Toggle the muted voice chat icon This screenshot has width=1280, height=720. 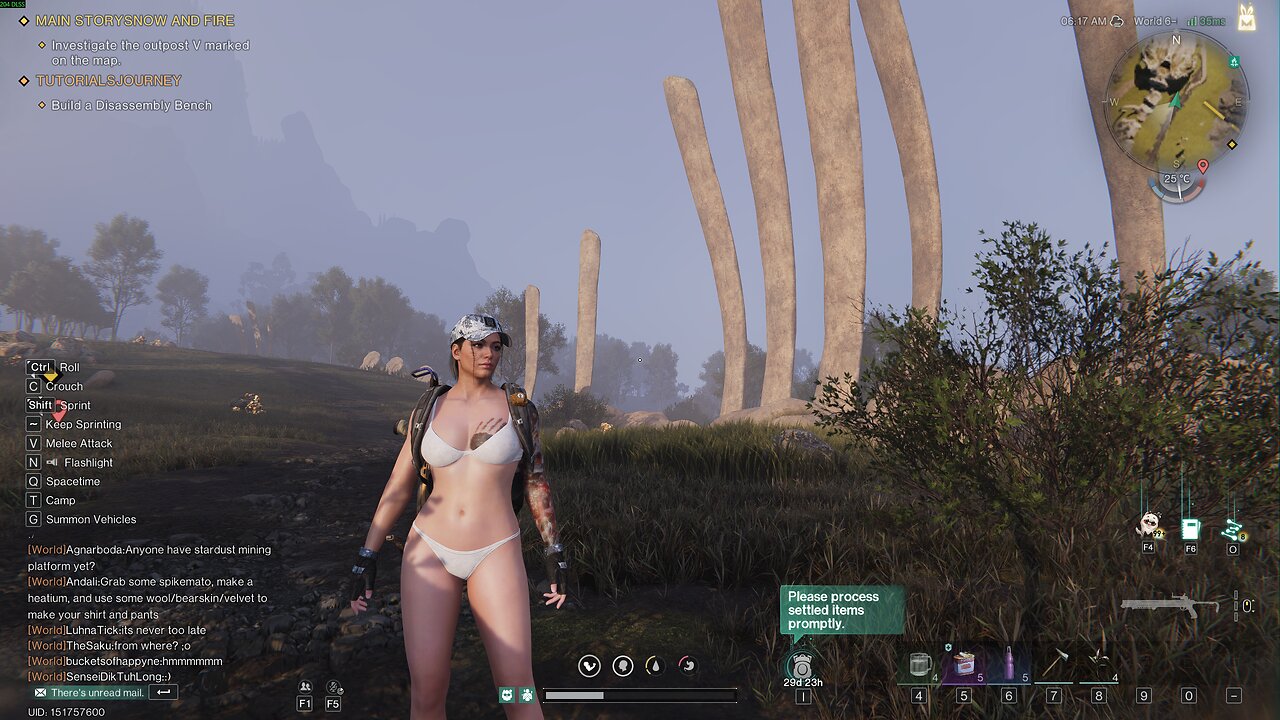tap(334, 687)
